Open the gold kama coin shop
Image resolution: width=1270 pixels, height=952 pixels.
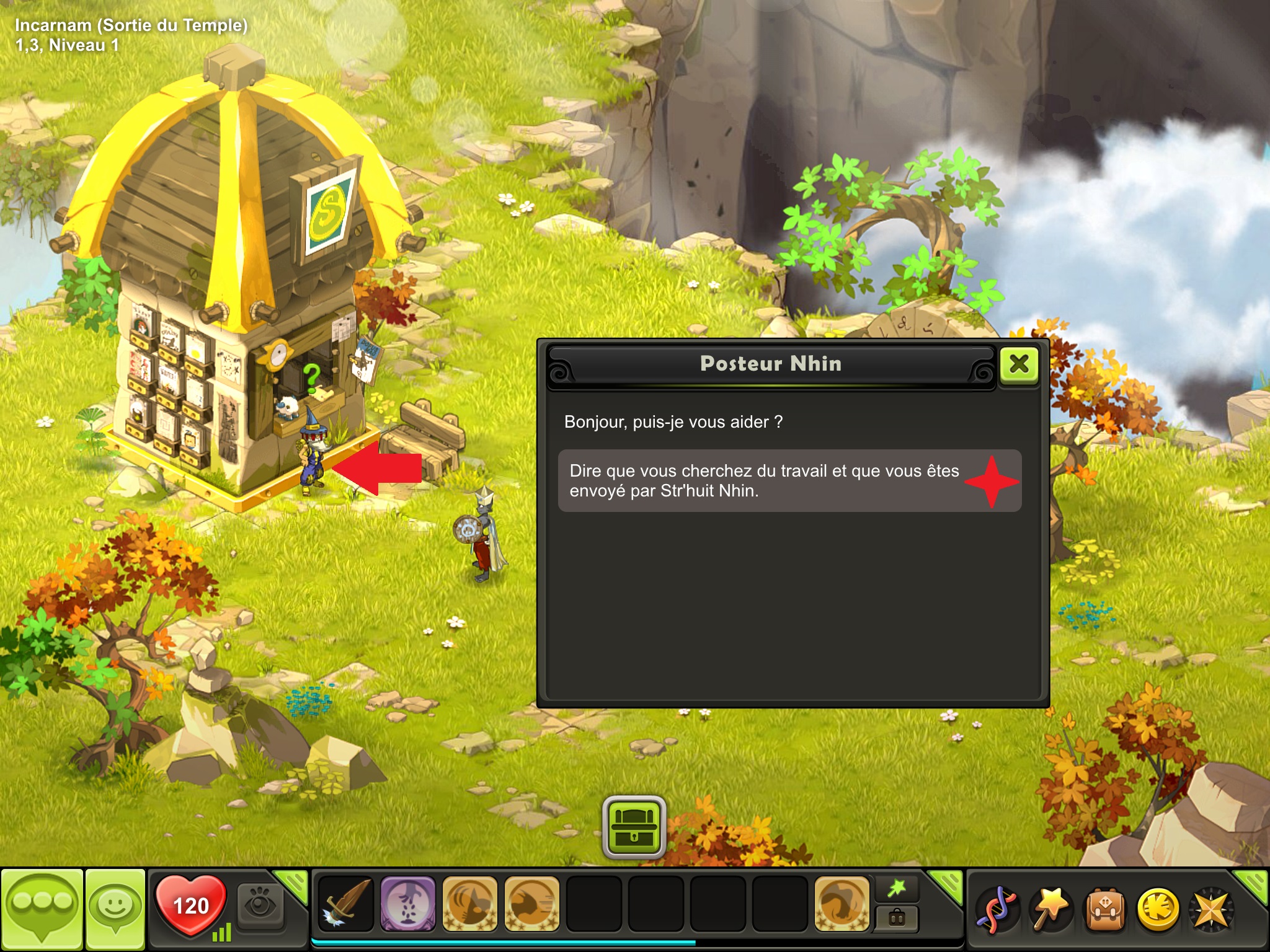point(1157,910)
